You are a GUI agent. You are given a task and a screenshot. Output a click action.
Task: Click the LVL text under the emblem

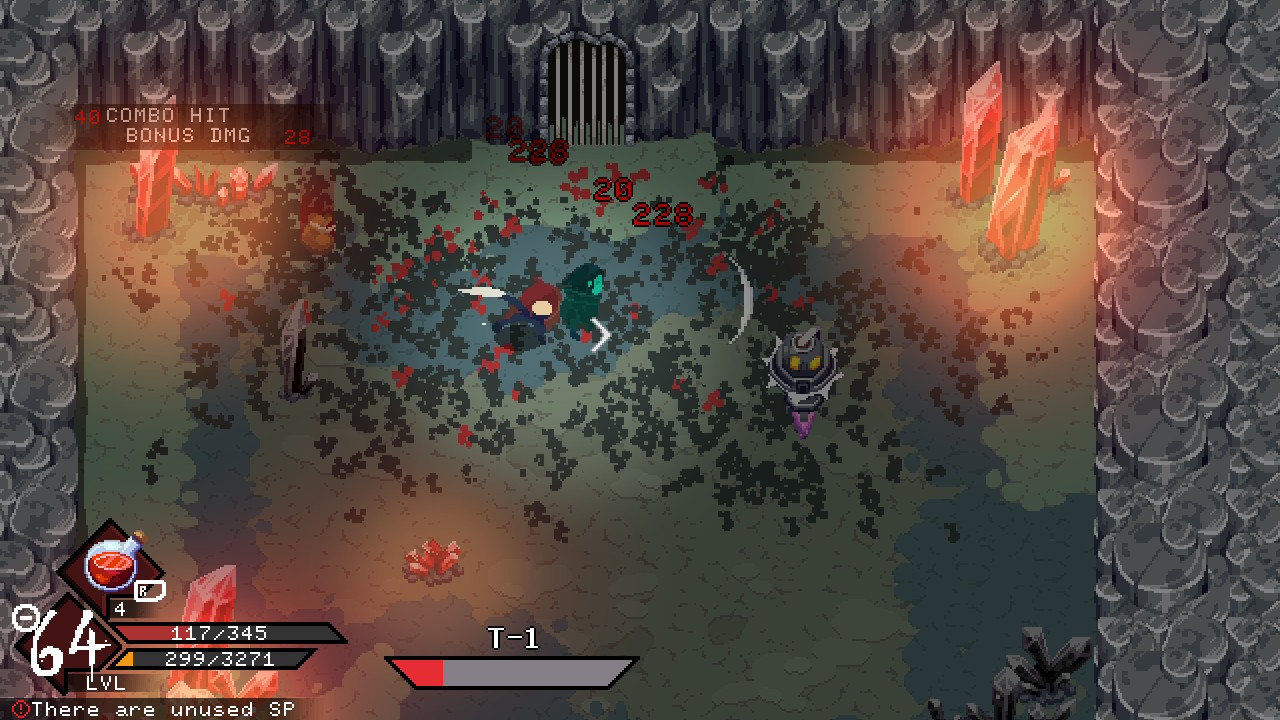(103, 684)
